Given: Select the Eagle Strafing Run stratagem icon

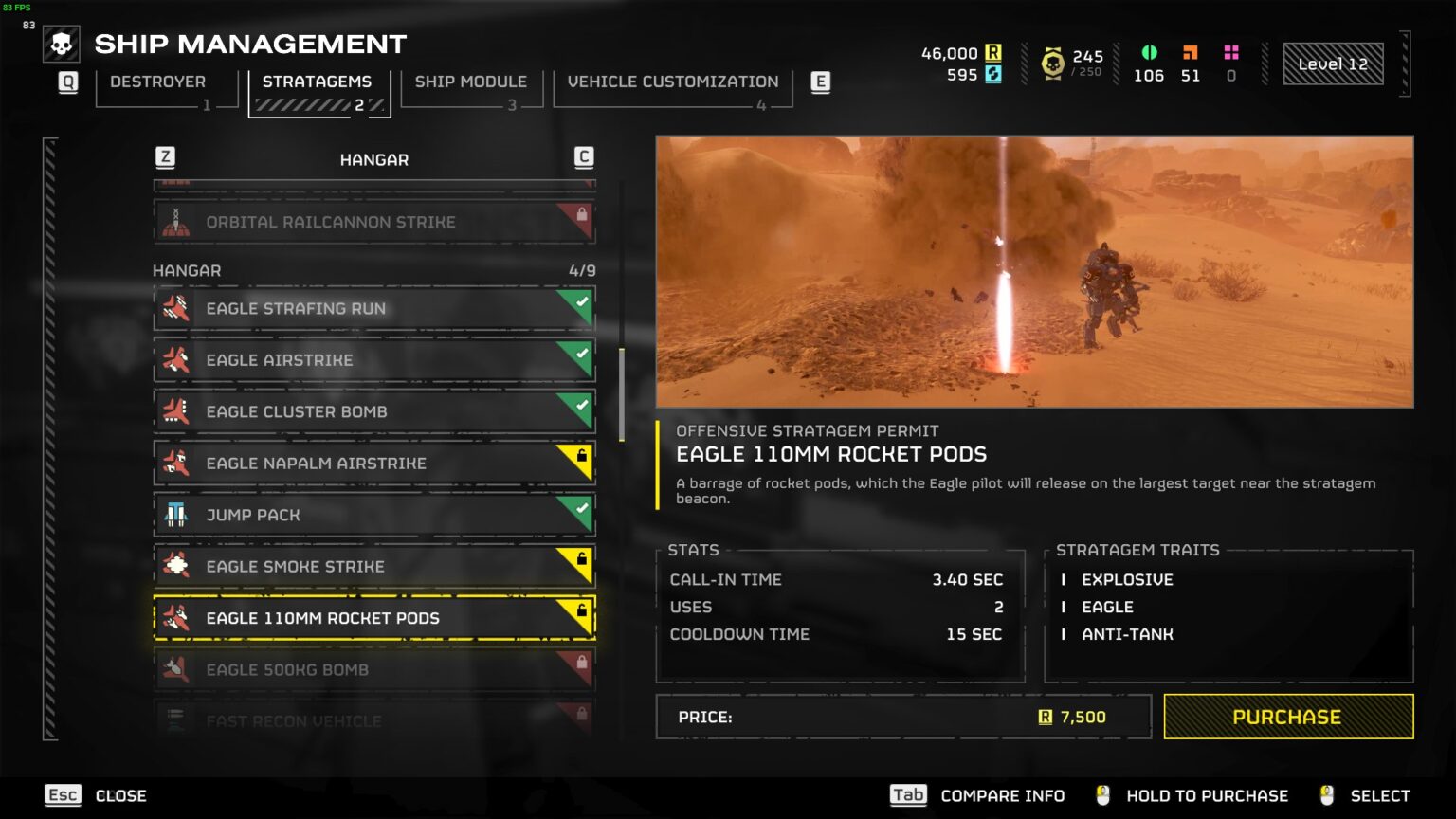Looking at the screenshot, I should pyautogui.click(x=178, y=308).
